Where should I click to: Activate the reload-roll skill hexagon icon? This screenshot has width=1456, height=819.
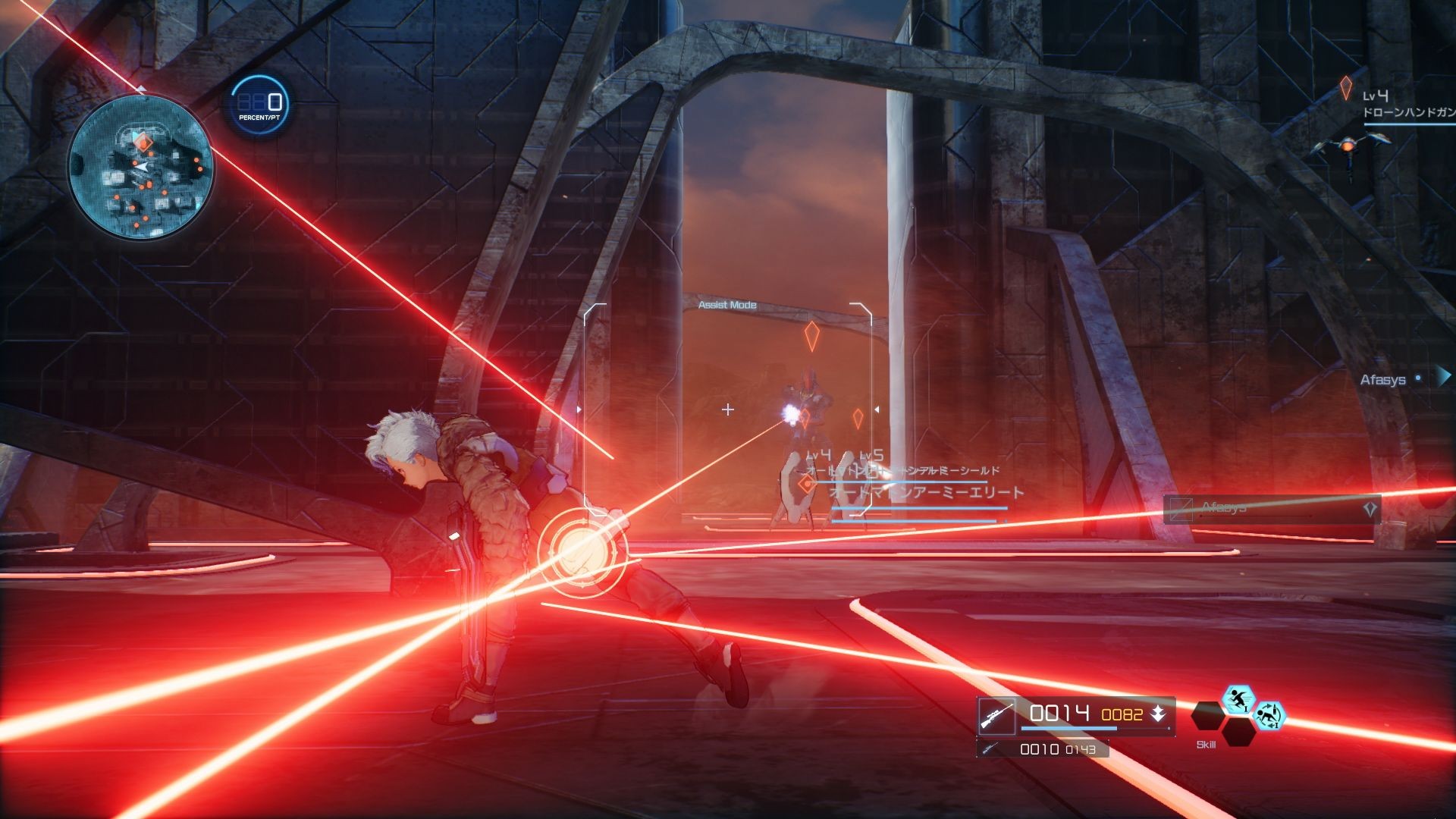click(x=1270, y=717)
